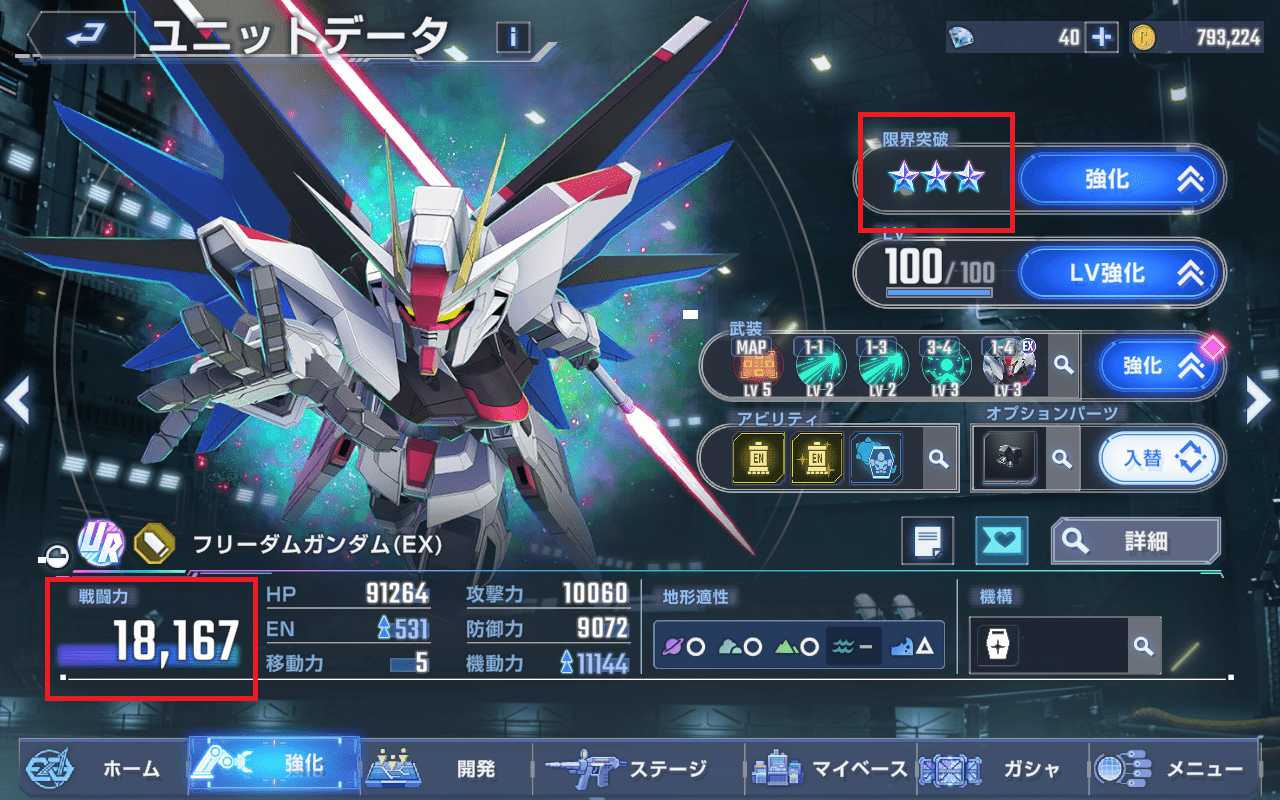The width and height of the screenshot is (1280, 800).
Task: Toggle the heart favorite button
Action: pos(1000,541)
